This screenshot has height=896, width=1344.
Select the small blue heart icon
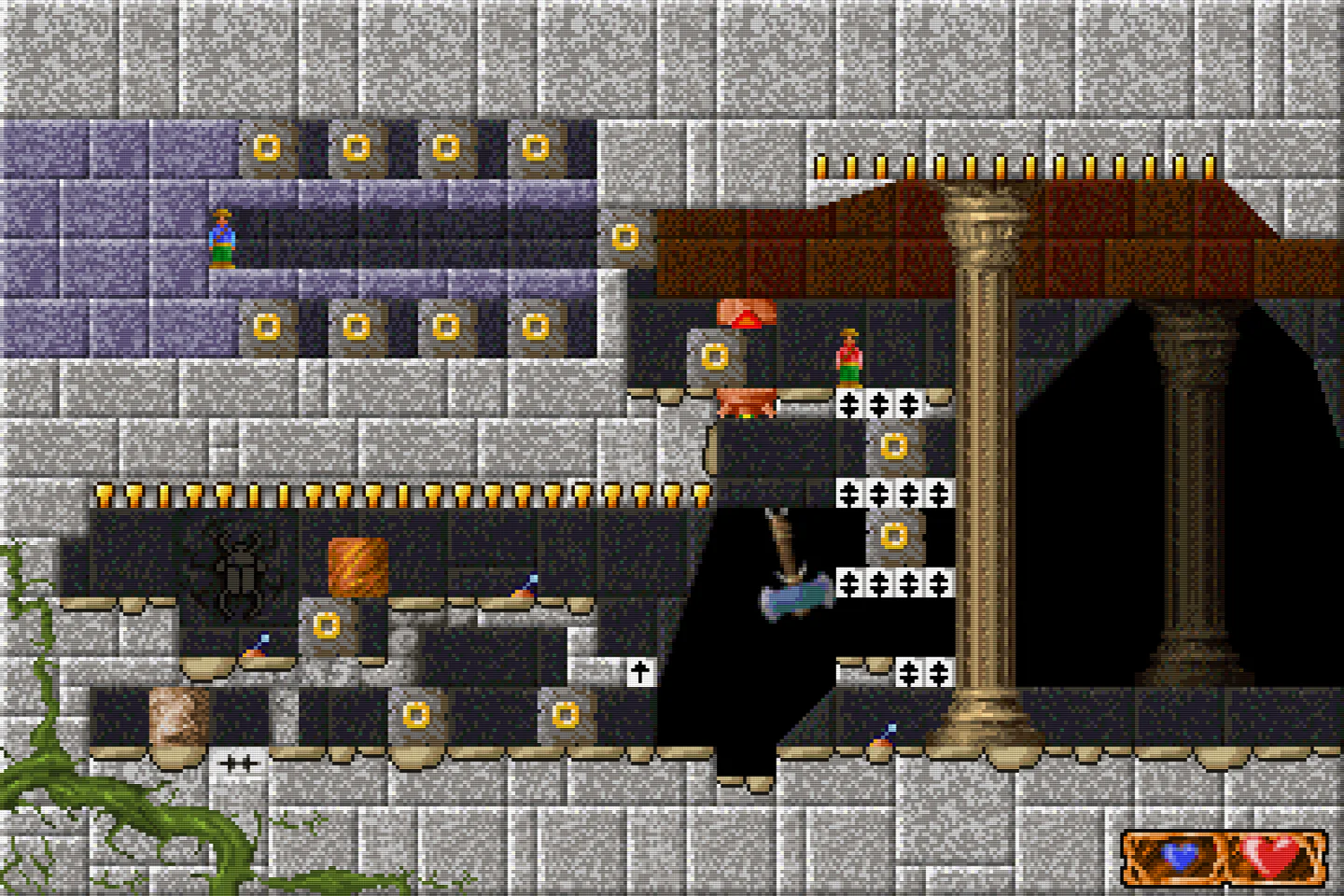tap(1177, 854)
